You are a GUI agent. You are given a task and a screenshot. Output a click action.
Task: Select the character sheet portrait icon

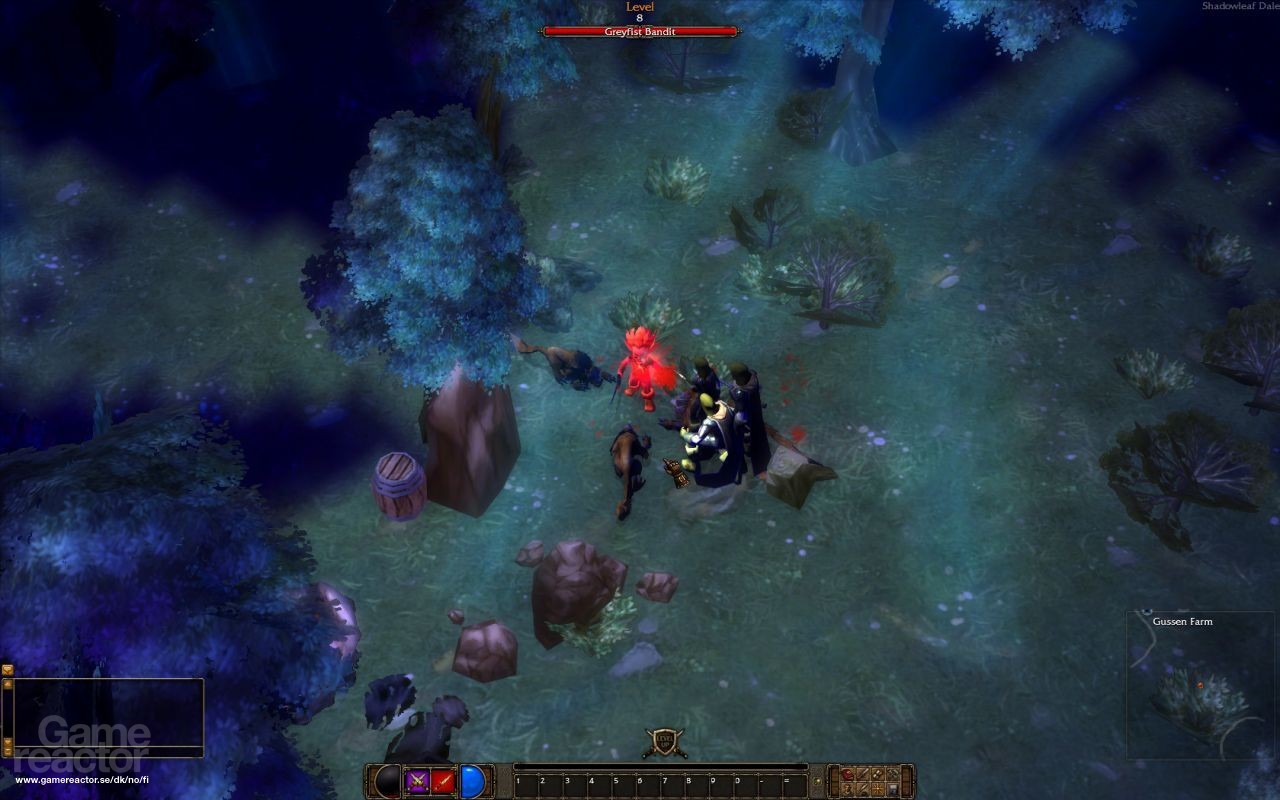pyautogui.click(x=847, y=789)
